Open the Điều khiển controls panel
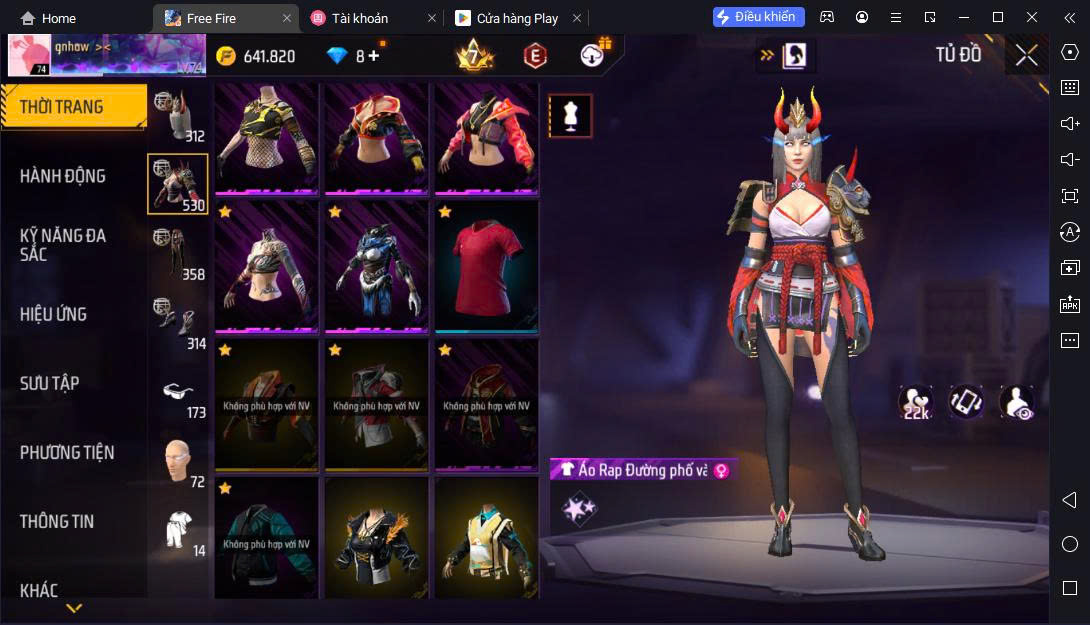 [759, 17]
